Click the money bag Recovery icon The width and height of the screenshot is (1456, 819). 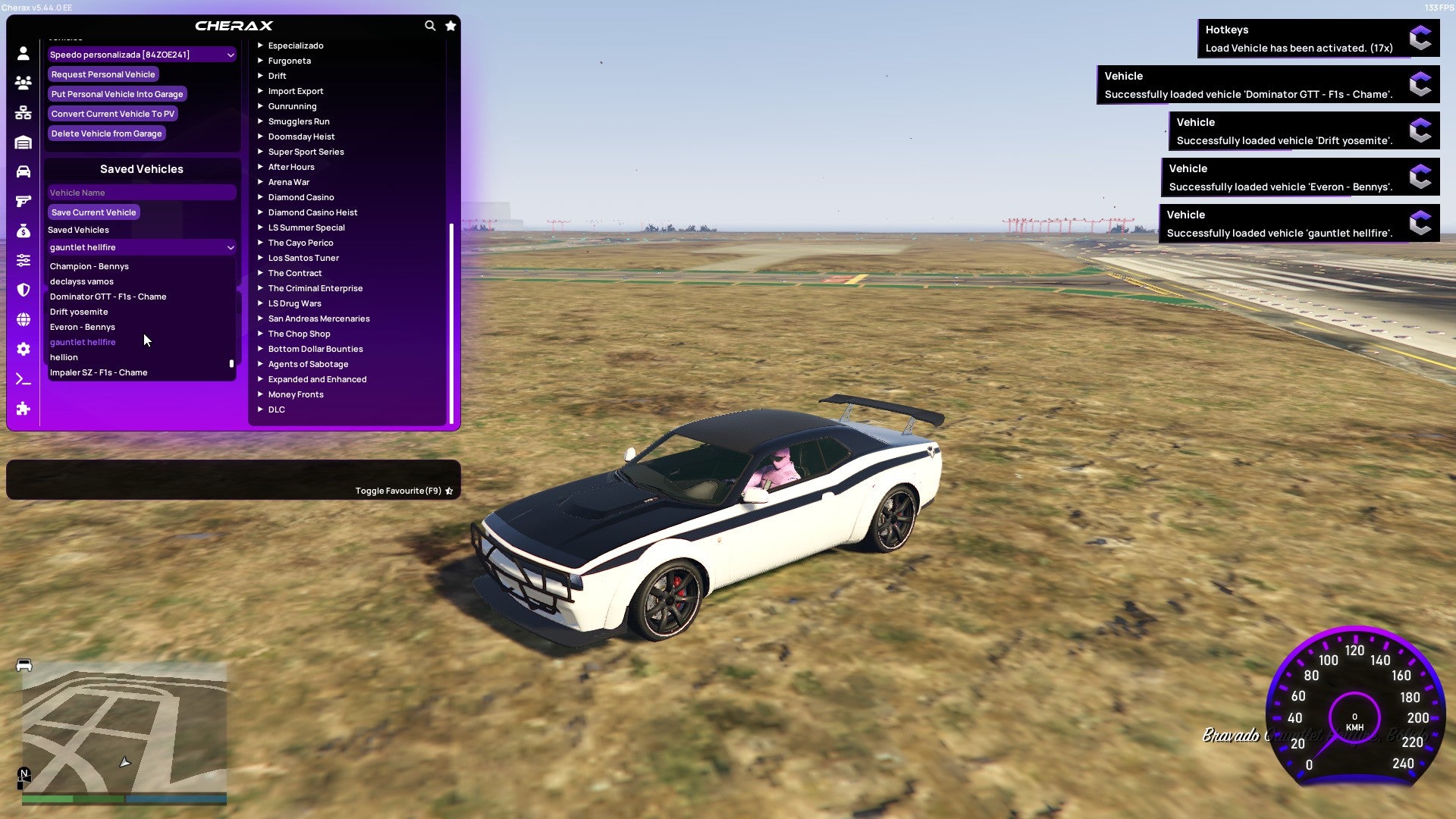click(23, 231)
